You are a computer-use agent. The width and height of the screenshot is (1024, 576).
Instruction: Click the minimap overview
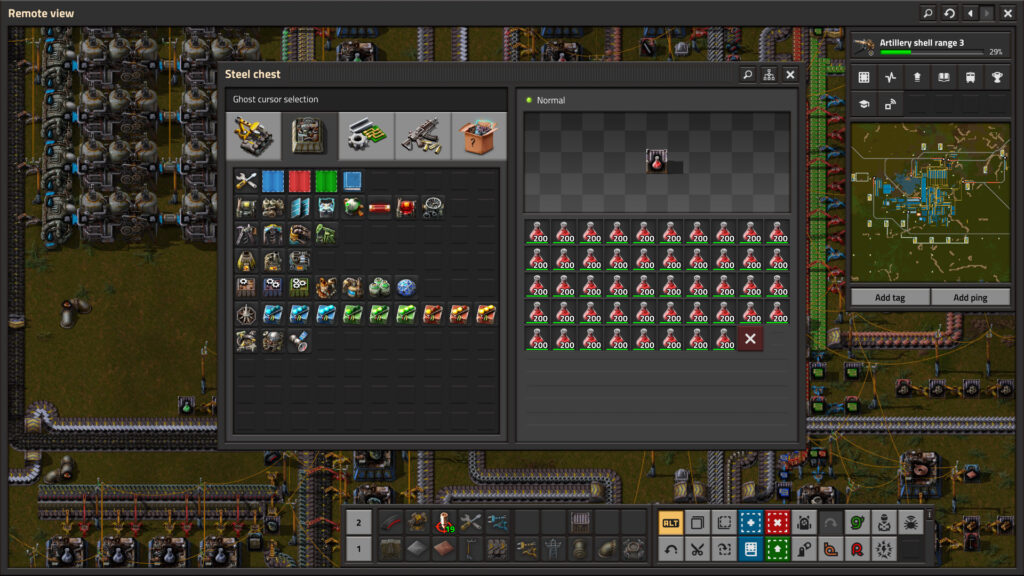(x=930, y=204)
